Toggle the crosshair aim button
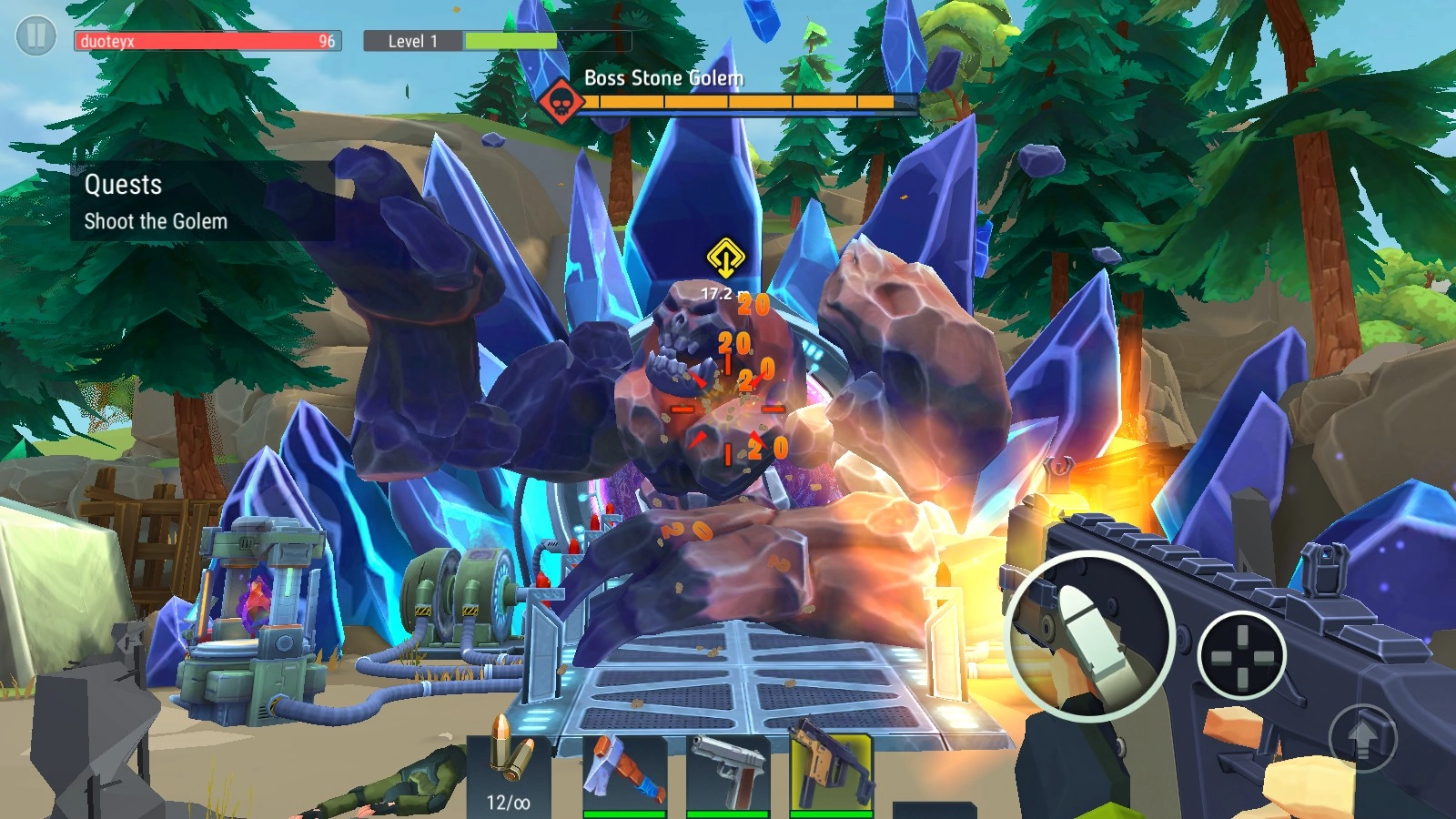Screen dimensions: 1456x819 (x=1241, y=655)
